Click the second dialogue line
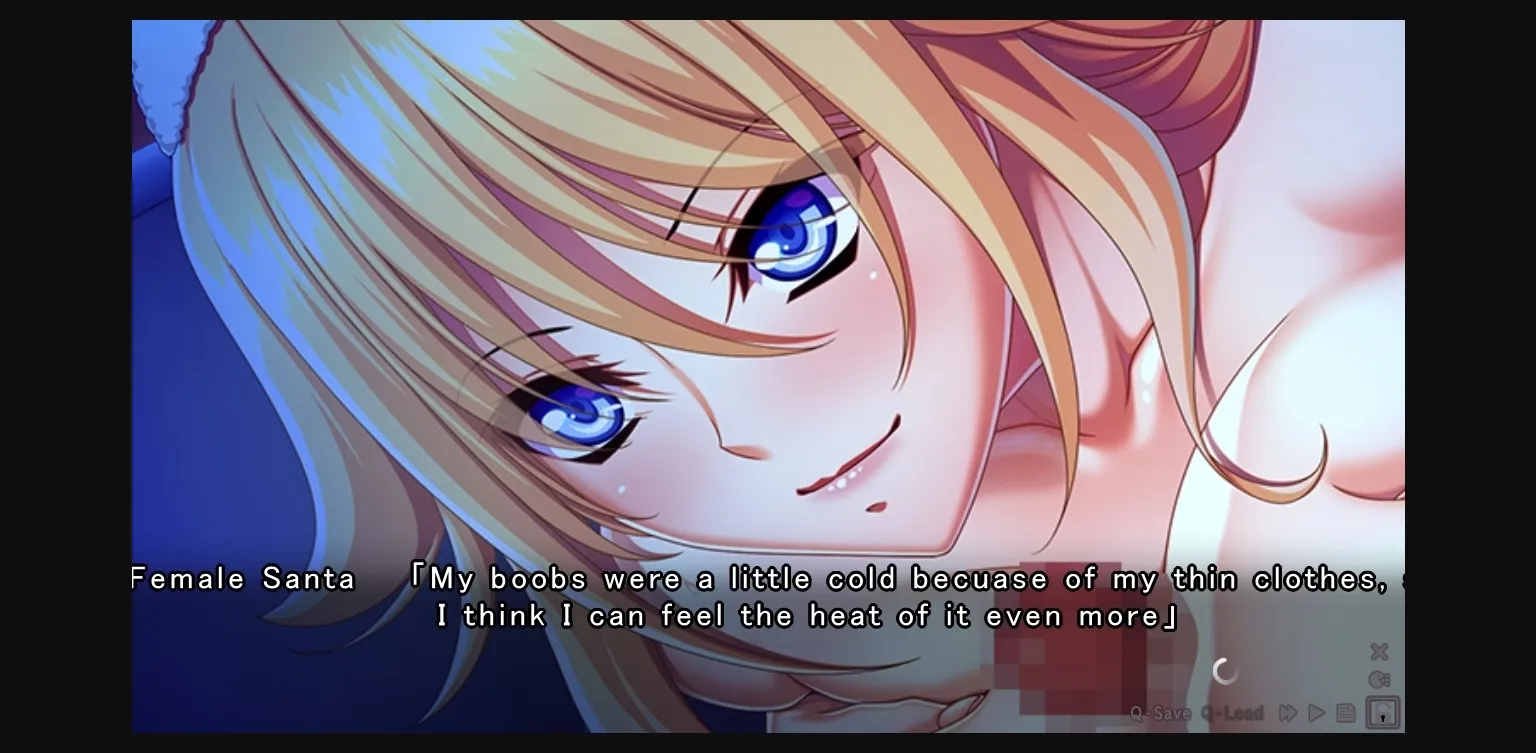Viewport: 1536px width, 753px height. click(x=805, y=616)
